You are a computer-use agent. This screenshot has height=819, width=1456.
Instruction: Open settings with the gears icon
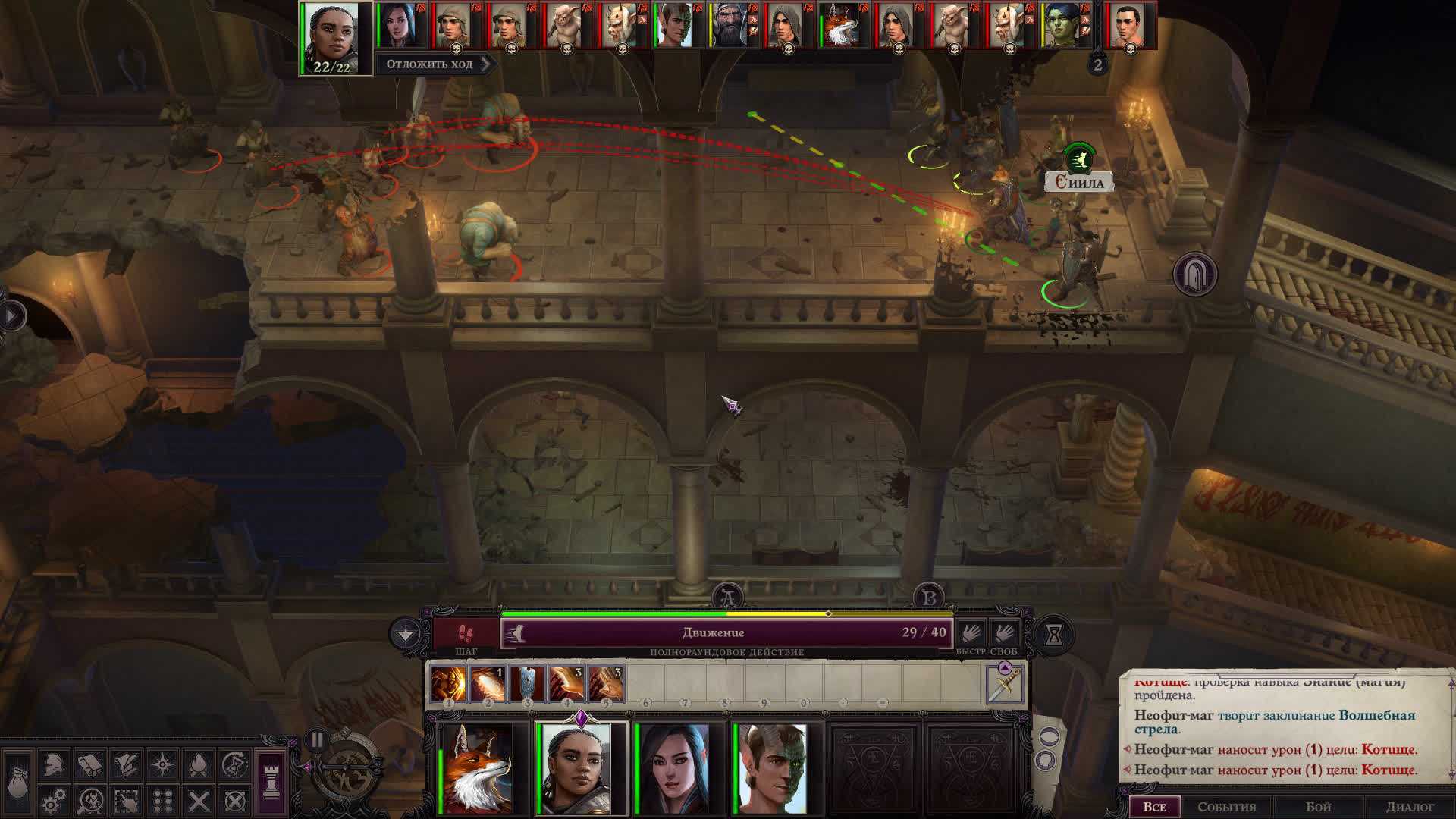pos(53,801)
